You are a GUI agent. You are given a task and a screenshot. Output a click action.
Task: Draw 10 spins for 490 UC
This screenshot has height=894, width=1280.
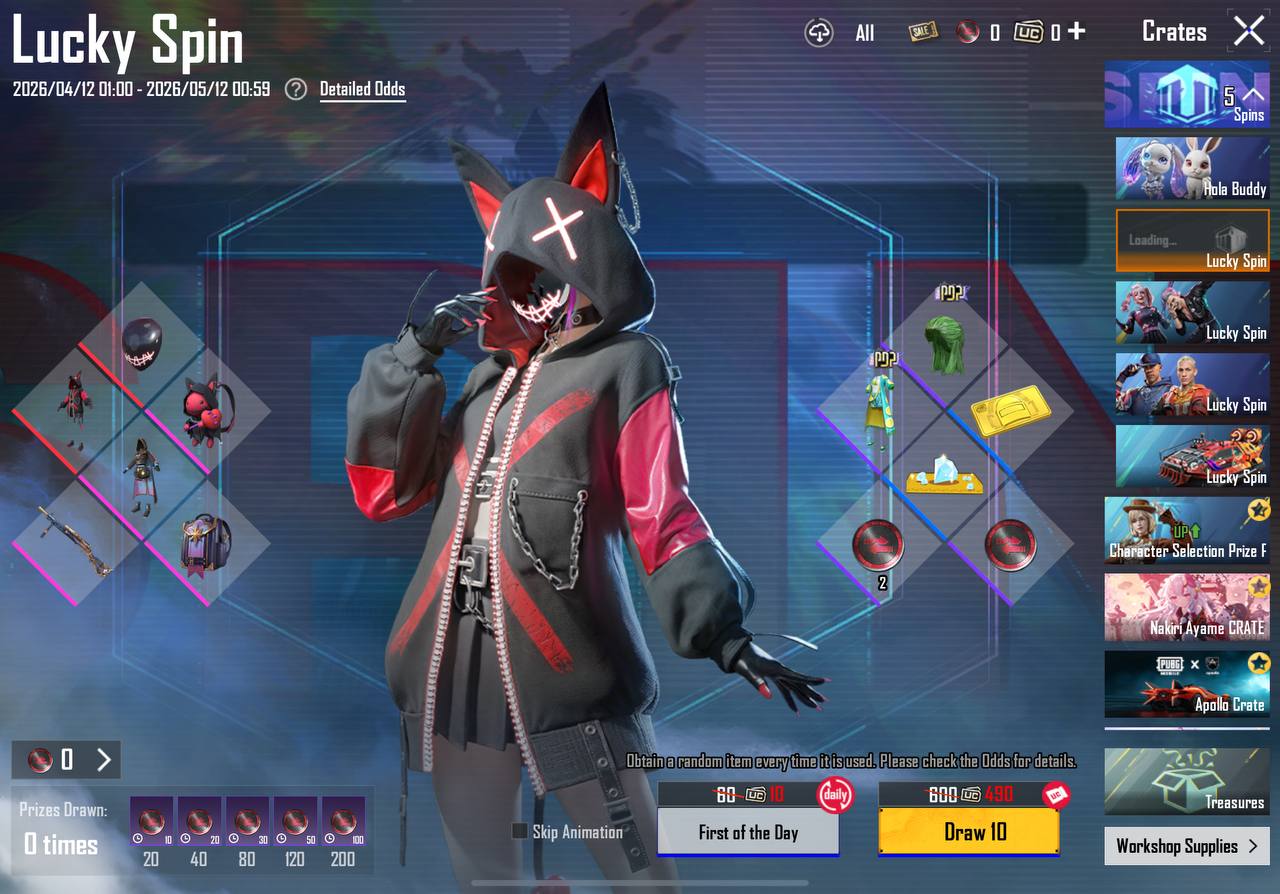tap(968, 832)
